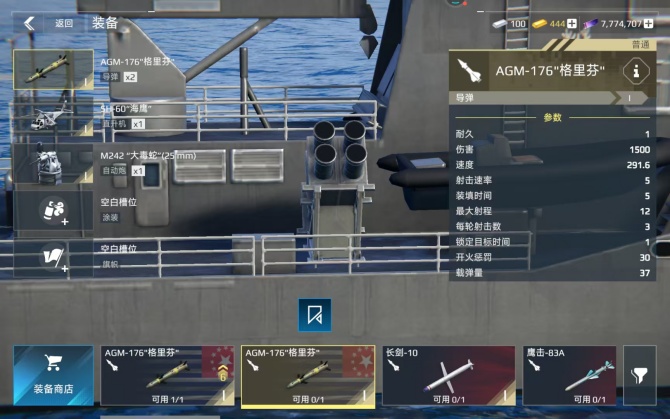Image resolution: width=670 pixels, height=419 pixels.
Task: Go back using the 返回 arrow
Action: coord(30,22)
